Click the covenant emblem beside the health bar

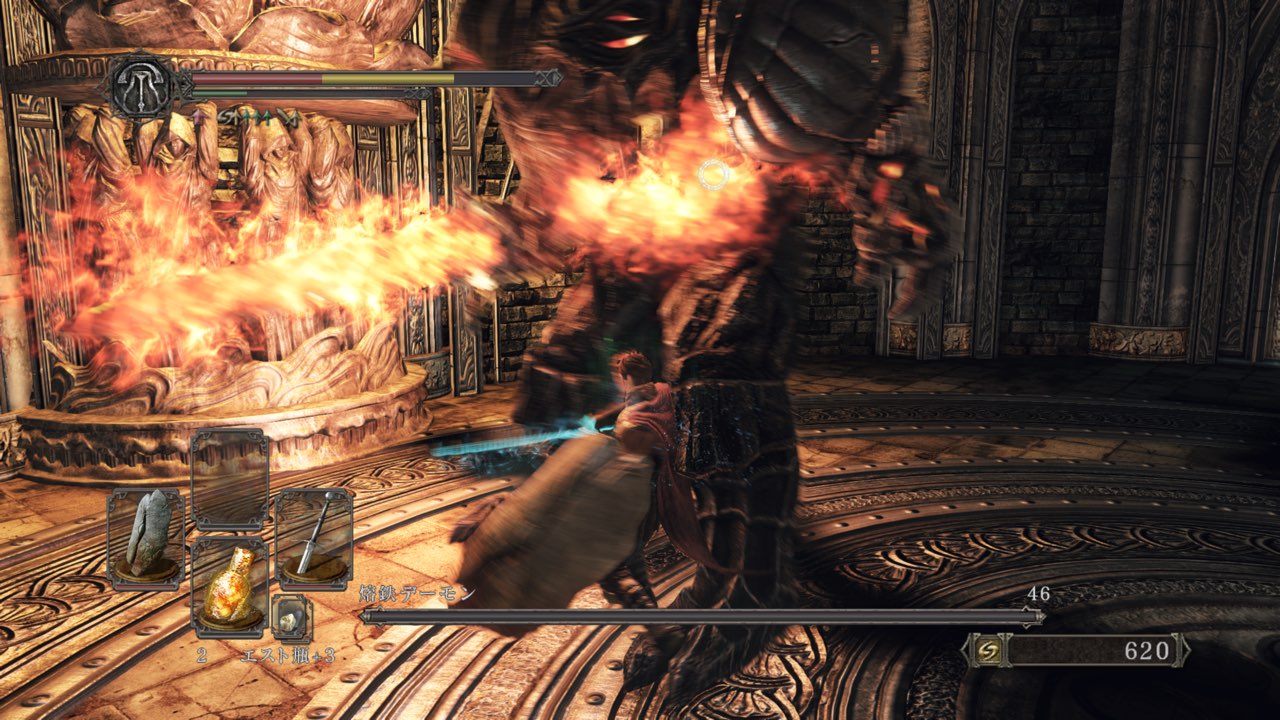pyautogui.click(x=143, y=87)
